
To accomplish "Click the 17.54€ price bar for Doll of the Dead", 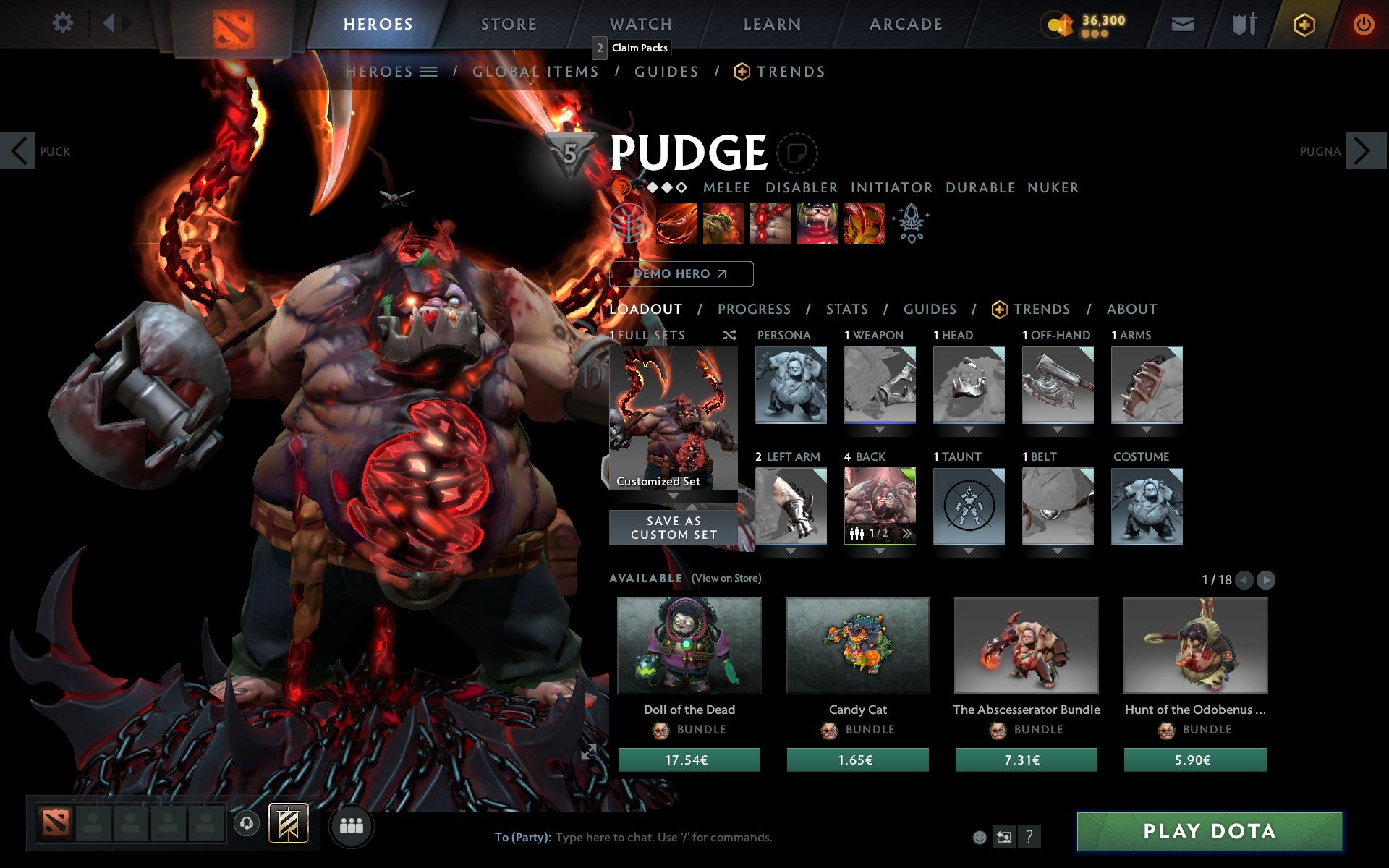I will click(x=688, y=759).
